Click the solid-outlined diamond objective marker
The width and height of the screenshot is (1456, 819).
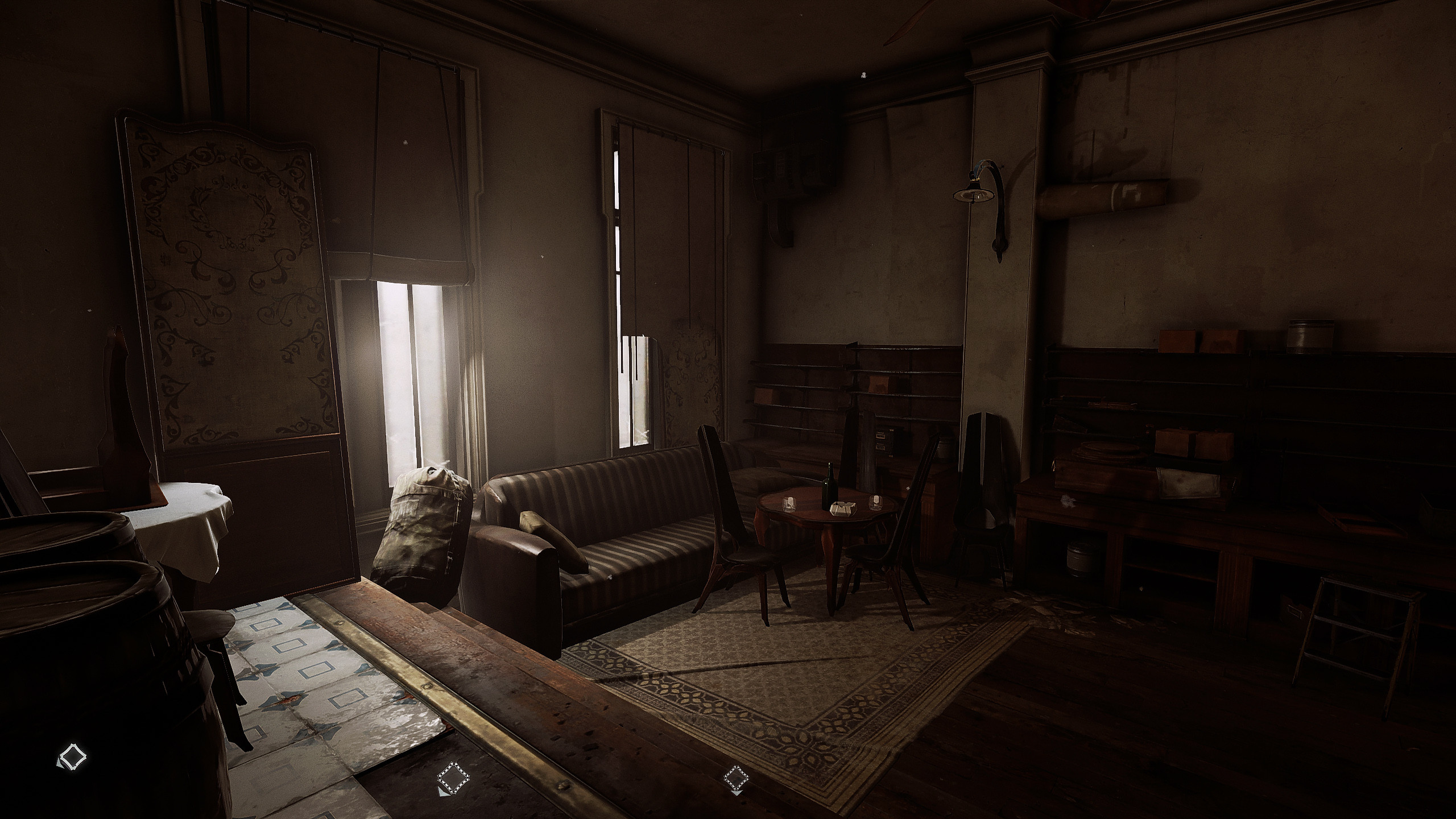(72, 756)
